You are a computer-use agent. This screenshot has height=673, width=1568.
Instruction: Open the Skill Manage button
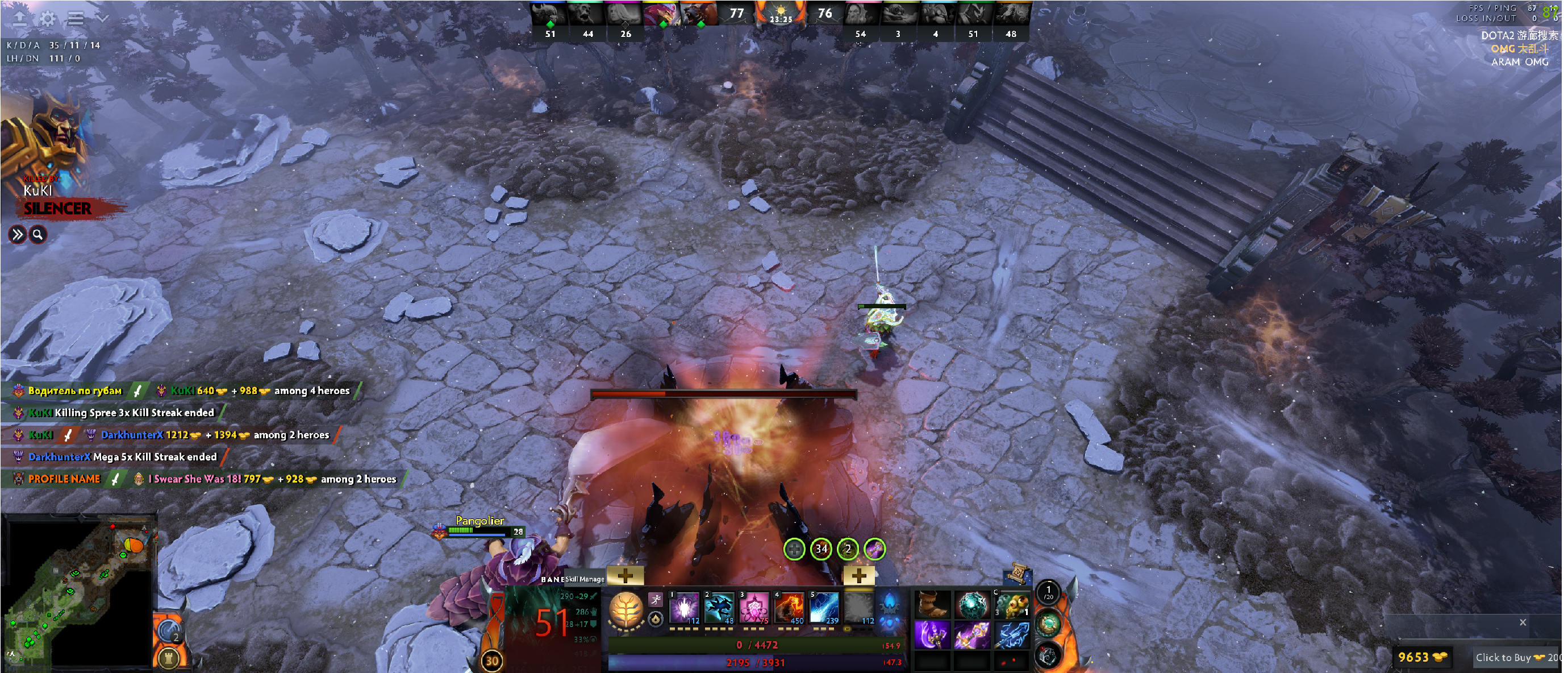(x=585, y=579)
